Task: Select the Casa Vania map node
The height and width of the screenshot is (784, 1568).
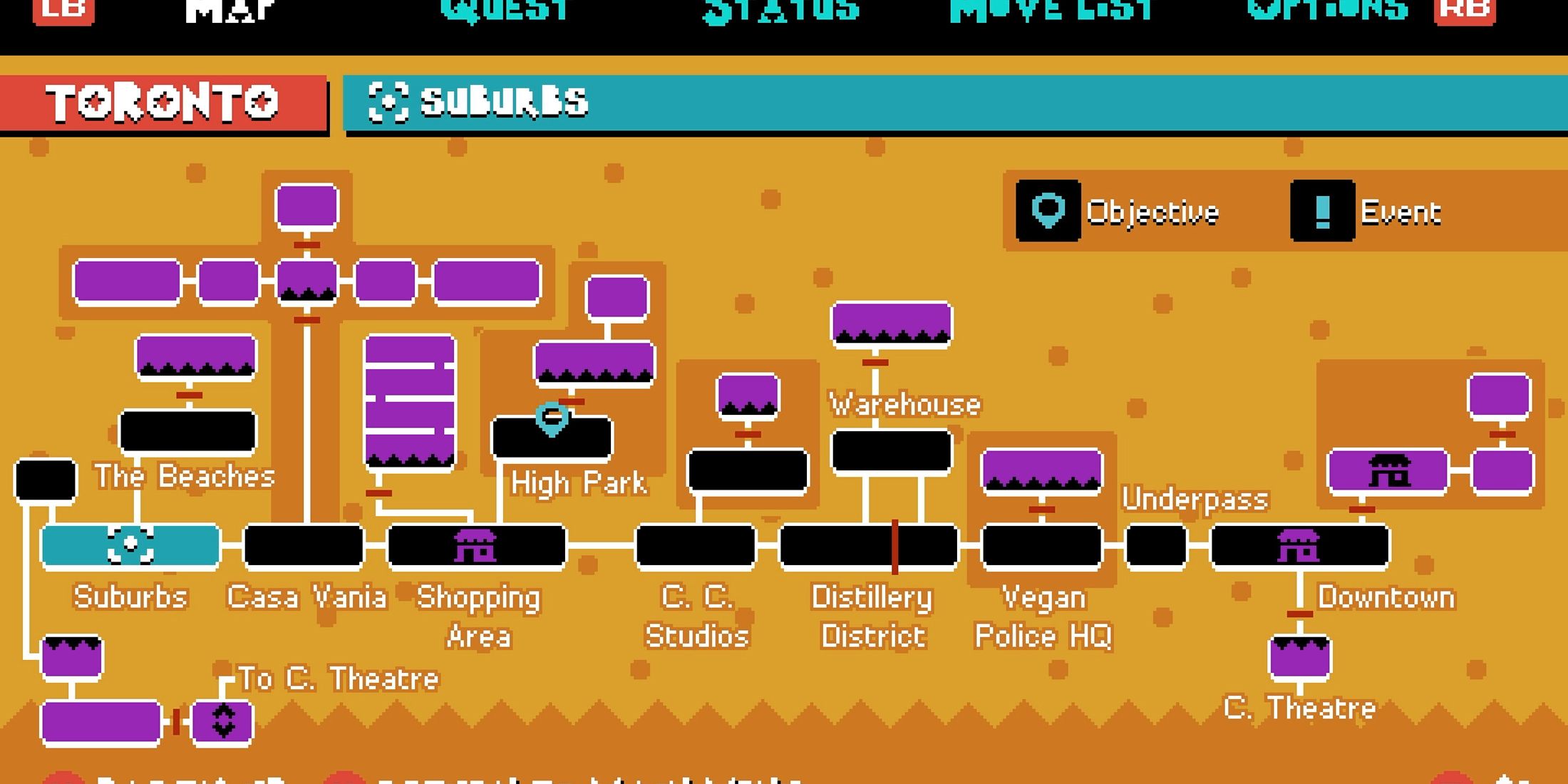Action: click(x=305, y=546)
